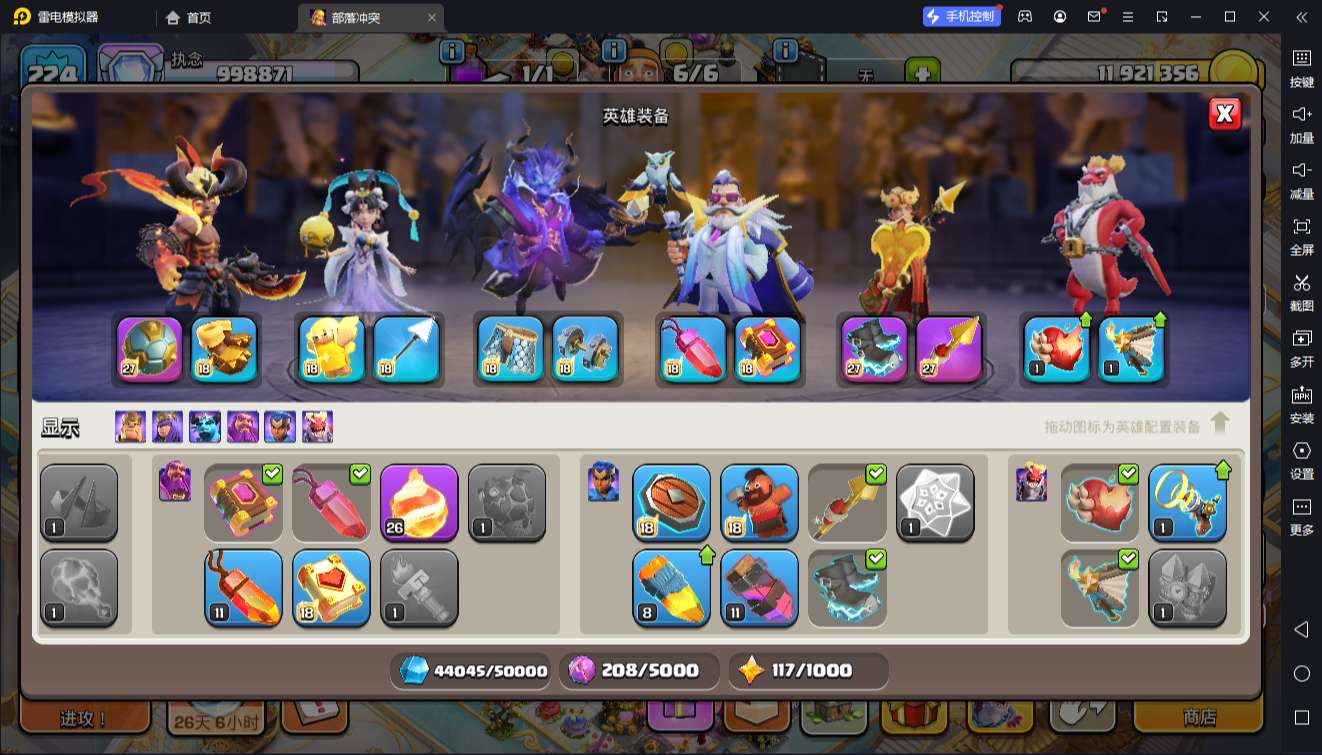Filter equipment by the Barbarian King portrait
Image resolution: width=1322 pixels, height=755 pixels.
(130, 427)
